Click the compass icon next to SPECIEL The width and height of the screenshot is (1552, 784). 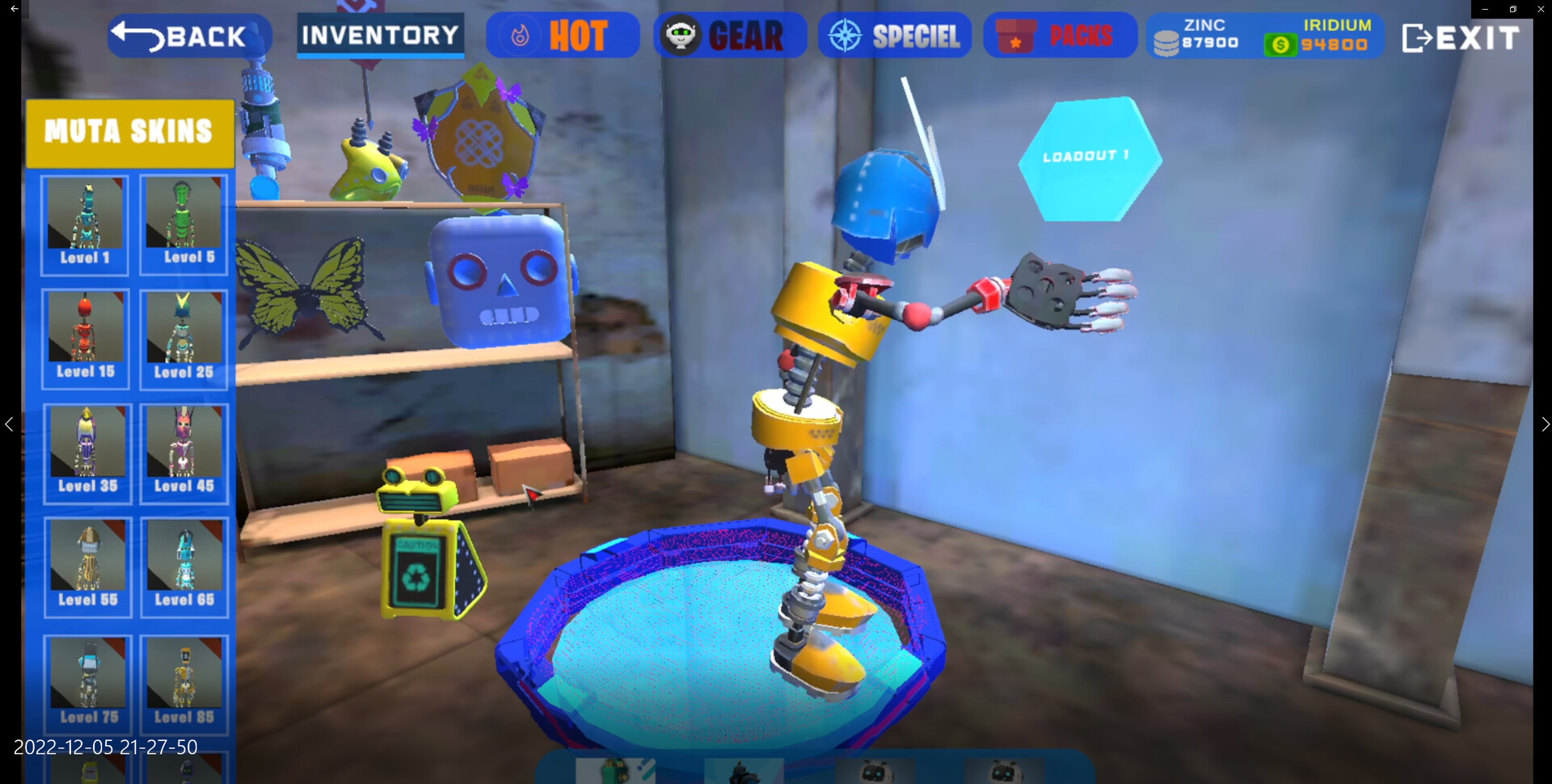846,35
